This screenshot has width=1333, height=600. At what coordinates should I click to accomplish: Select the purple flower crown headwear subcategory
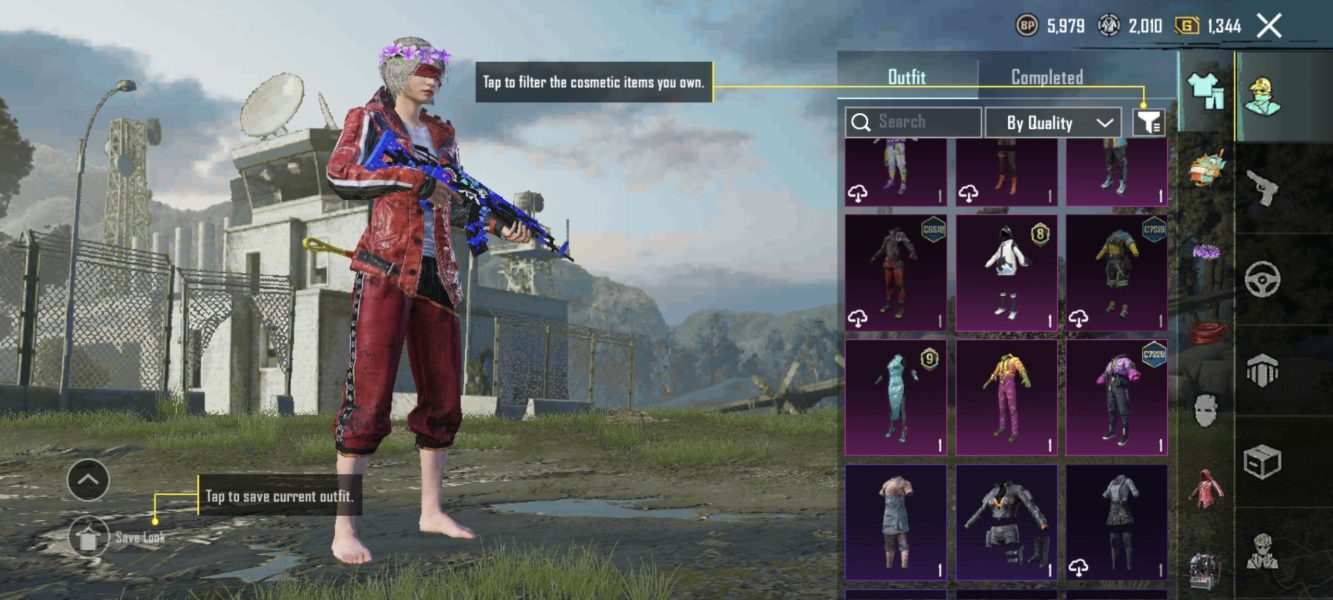1206,252
